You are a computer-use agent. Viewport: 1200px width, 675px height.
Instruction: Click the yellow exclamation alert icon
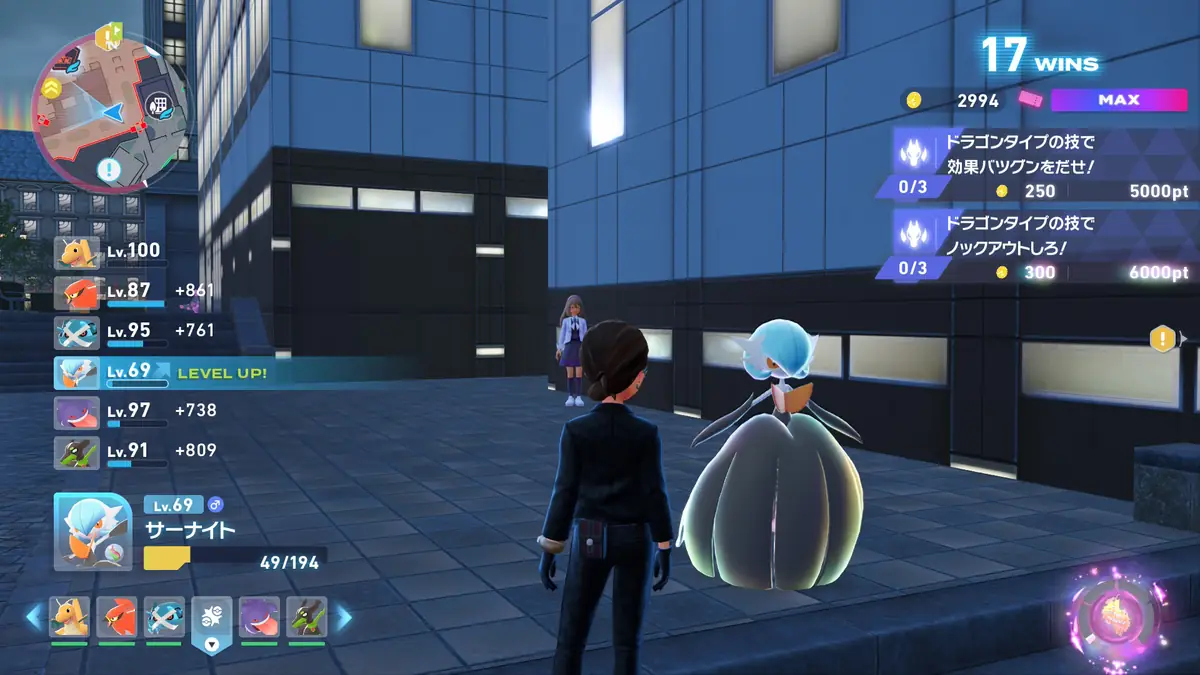coord(1162,339)
